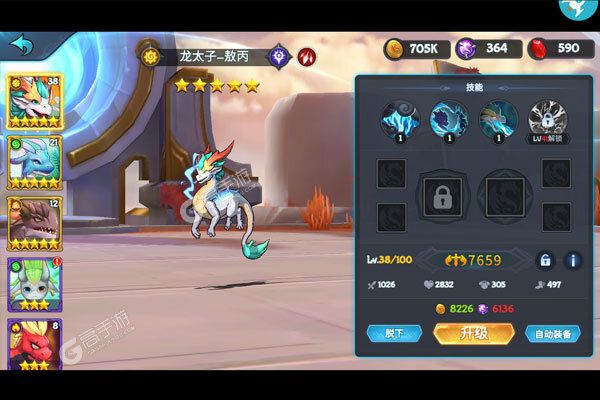View the locked fourth skill icon
The image size is (600, 400).
[547, 118]
